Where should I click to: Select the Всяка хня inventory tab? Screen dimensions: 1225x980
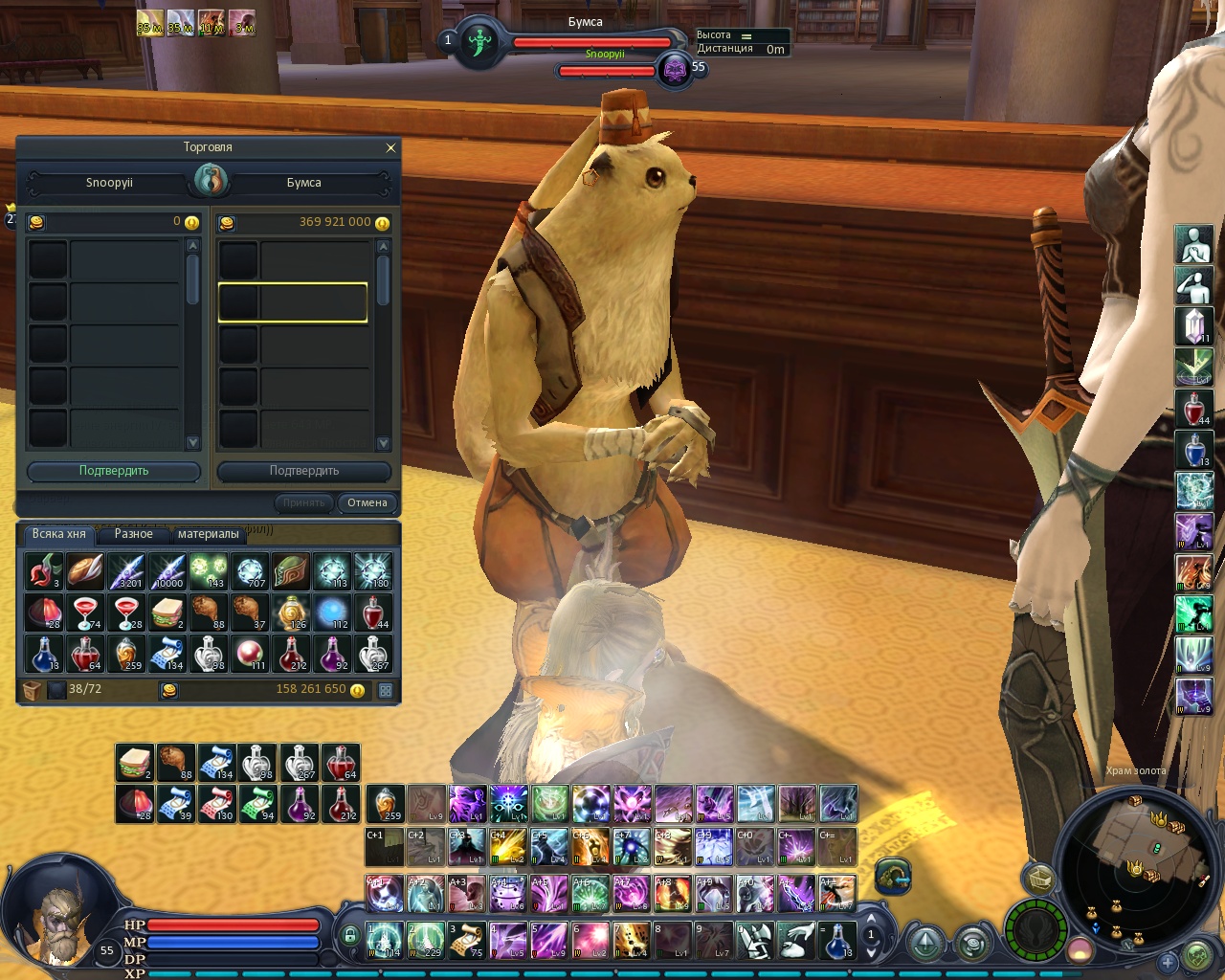pyautogui.click(x=58, y=534)
